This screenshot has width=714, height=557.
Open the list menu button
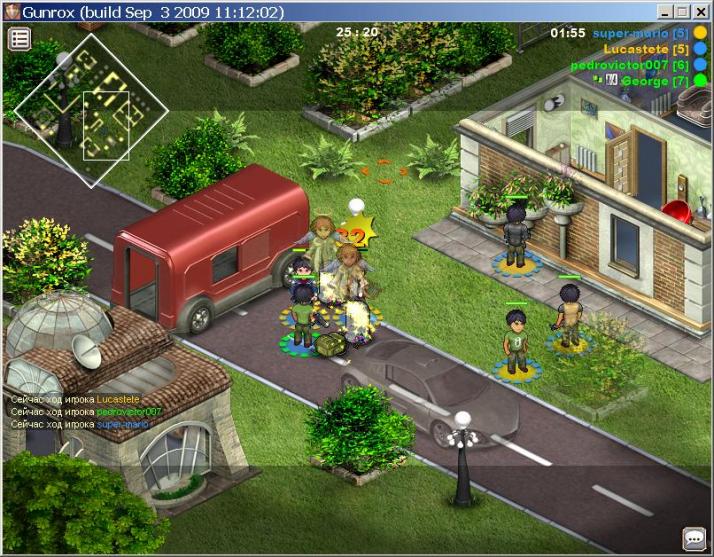point(20,39)
